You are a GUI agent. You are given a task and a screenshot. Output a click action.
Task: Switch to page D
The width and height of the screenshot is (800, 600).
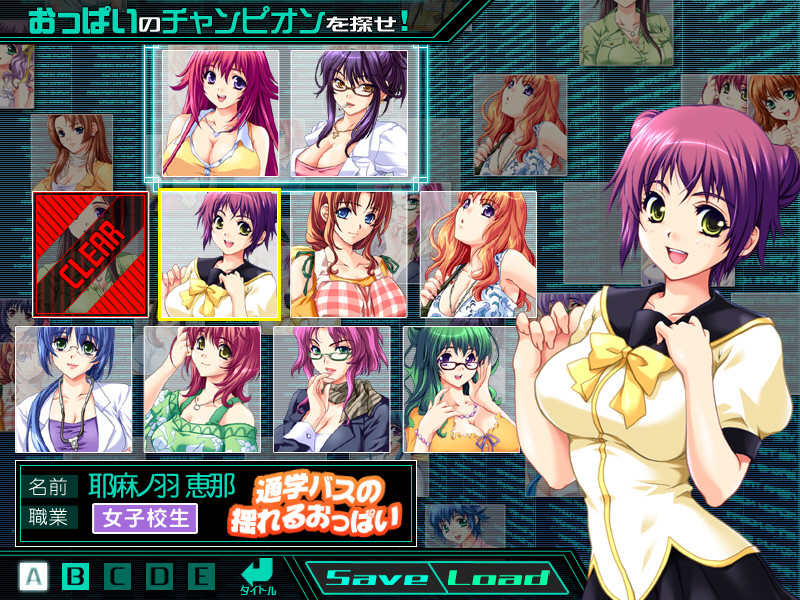click(160, 576)
